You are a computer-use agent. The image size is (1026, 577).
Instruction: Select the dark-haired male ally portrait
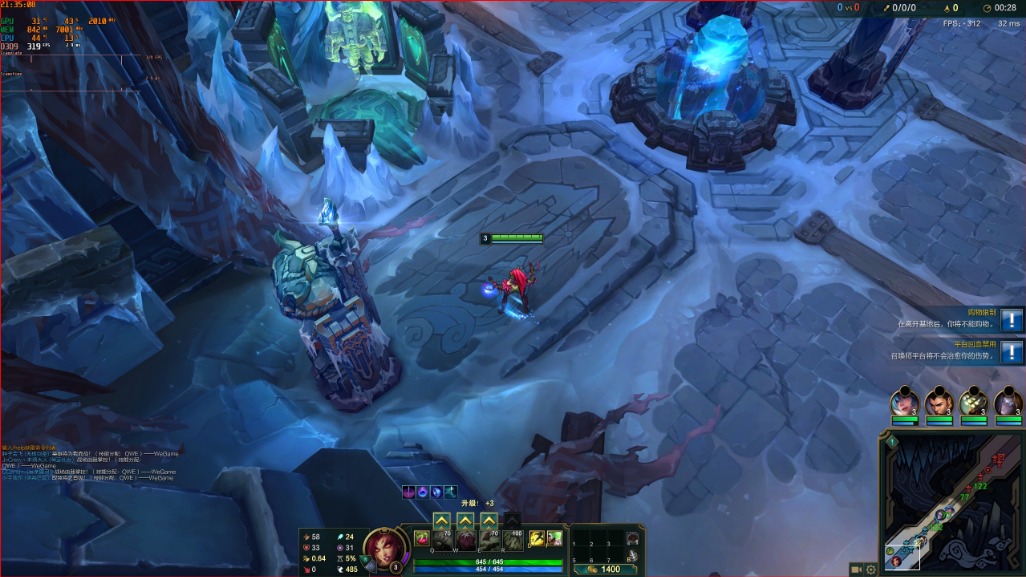pyautogui.click(x=939, y=402)
